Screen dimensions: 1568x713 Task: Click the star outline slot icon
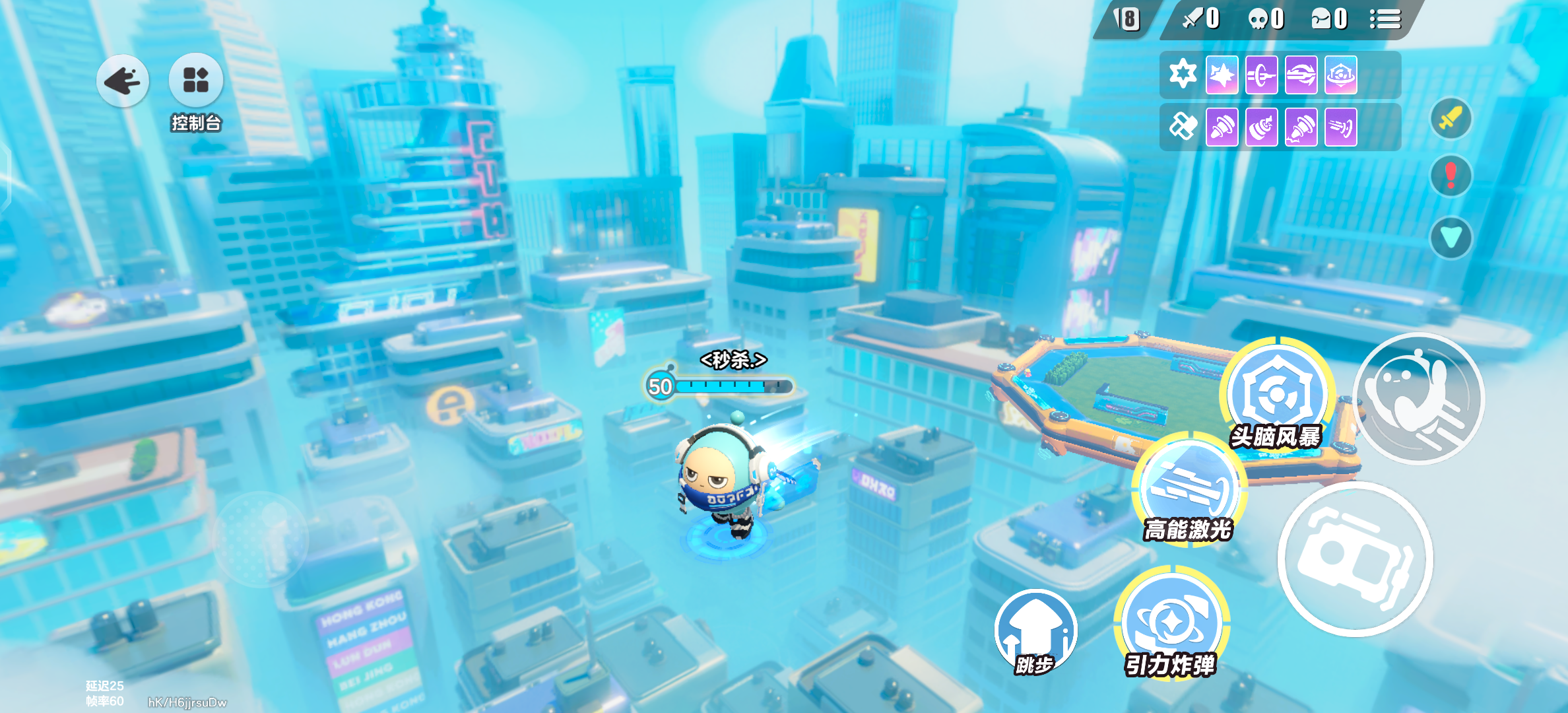(x=1183, y=73)
